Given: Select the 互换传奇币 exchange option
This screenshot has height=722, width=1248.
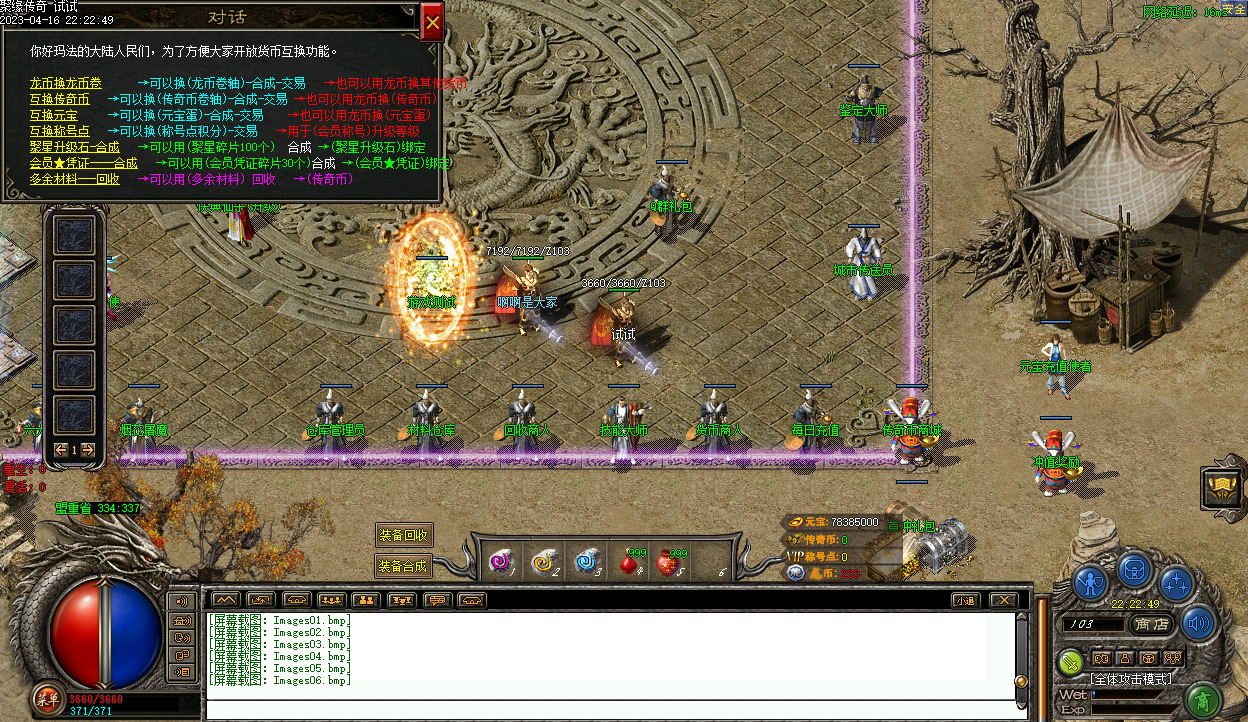Looking at the screenshot, I should (59, 100).
